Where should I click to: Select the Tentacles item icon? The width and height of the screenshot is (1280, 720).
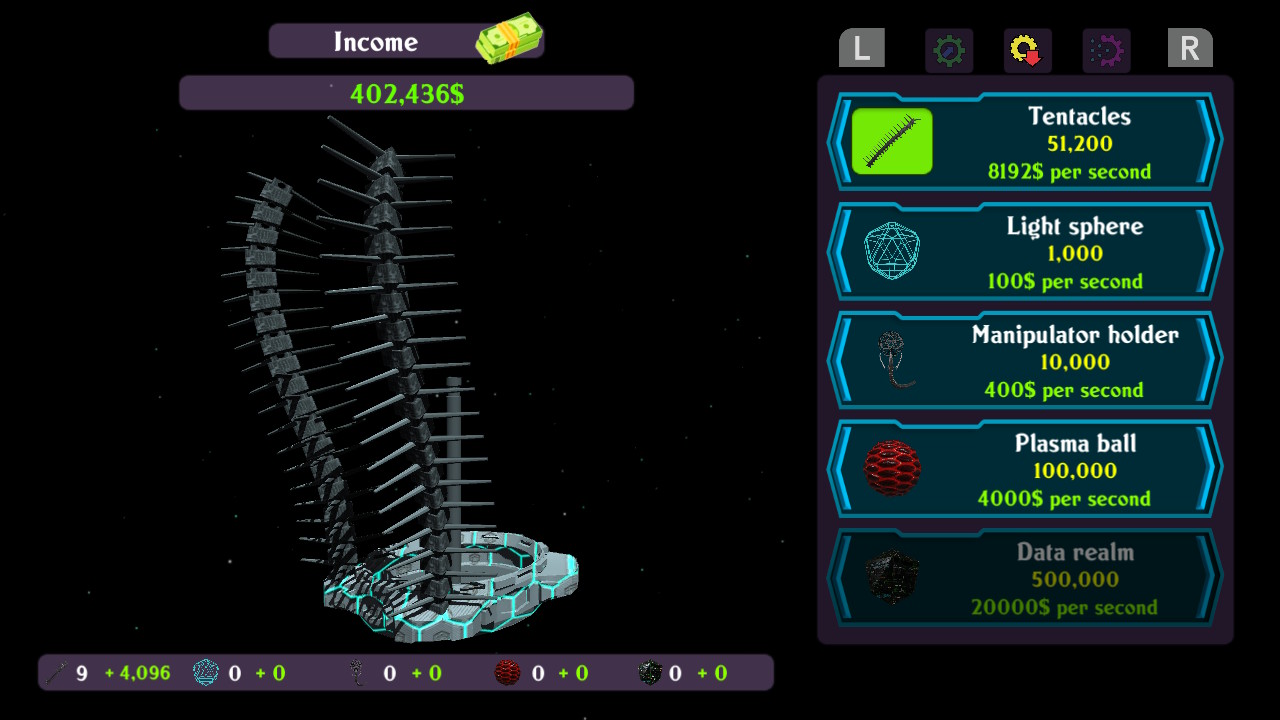pyautogui.click(x=890, y=141)
